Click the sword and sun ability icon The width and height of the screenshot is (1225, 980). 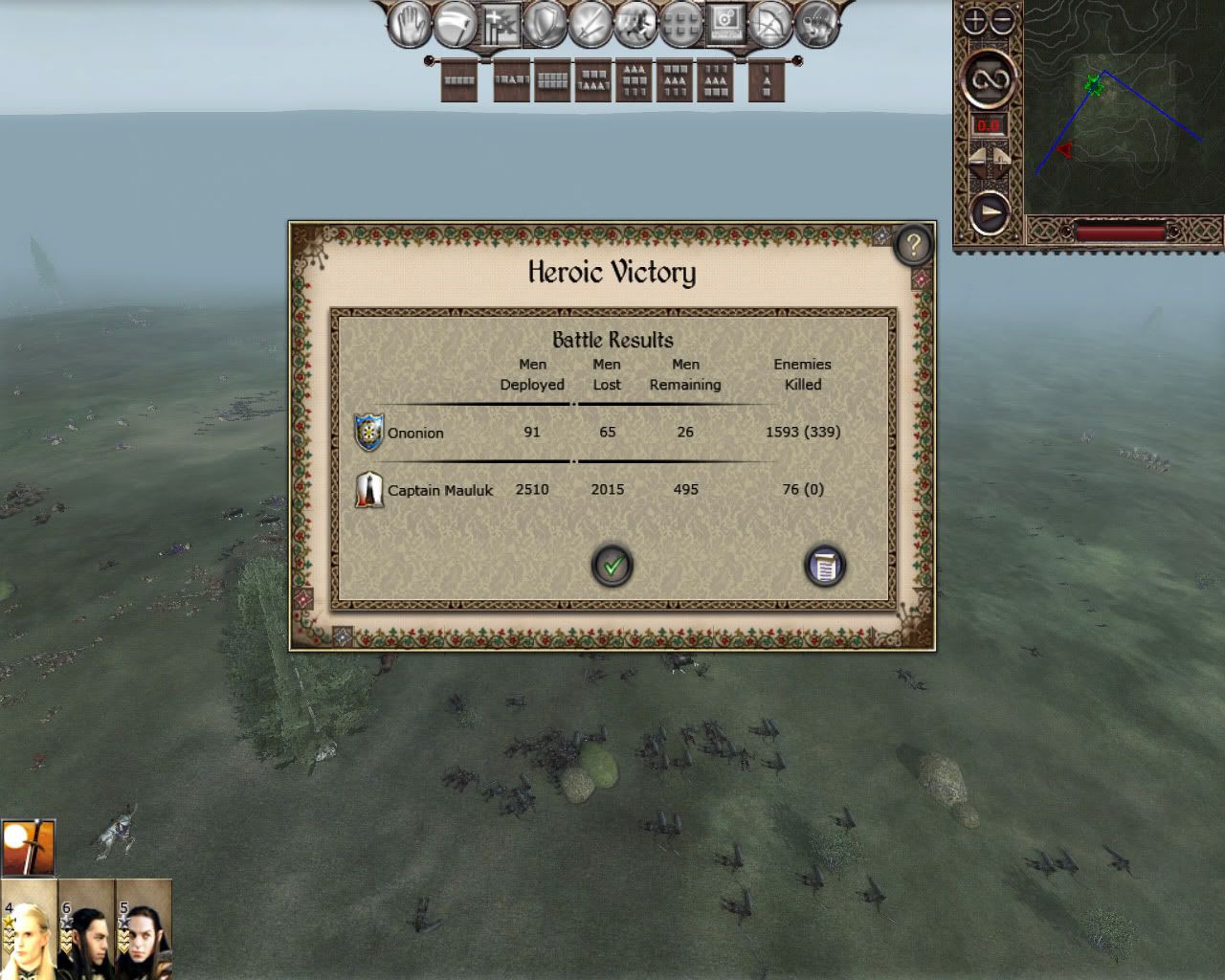click(29, 847)
